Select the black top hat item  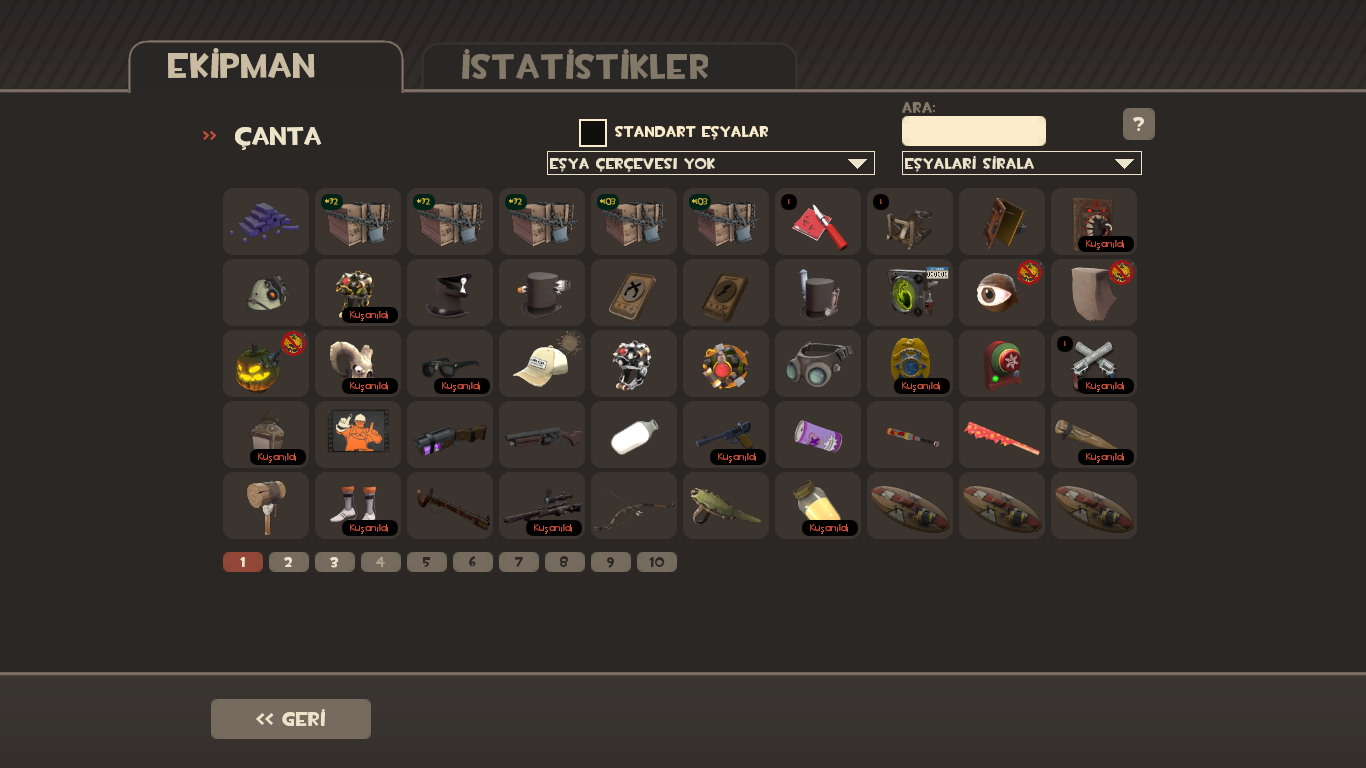click(x=449, y=292)
